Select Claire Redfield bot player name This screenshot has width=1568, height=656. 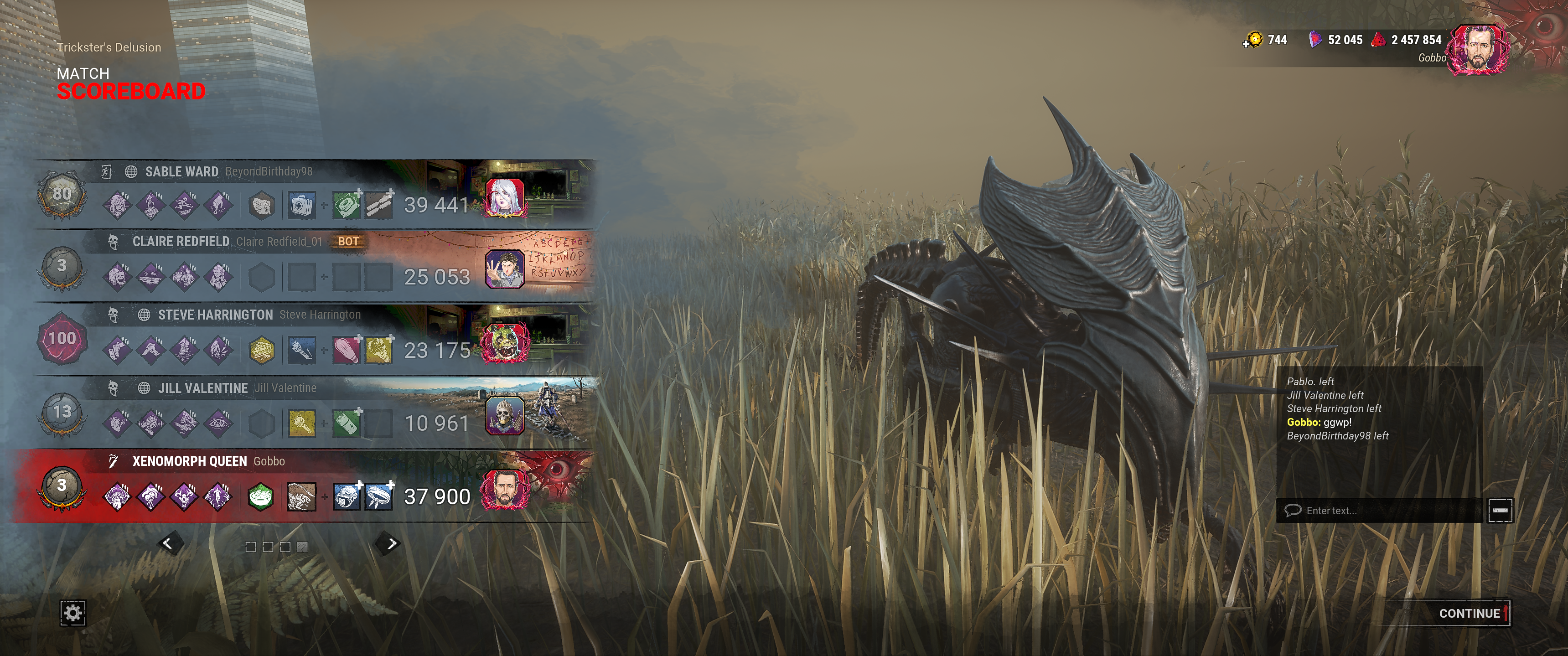click(x=181, y=242)
